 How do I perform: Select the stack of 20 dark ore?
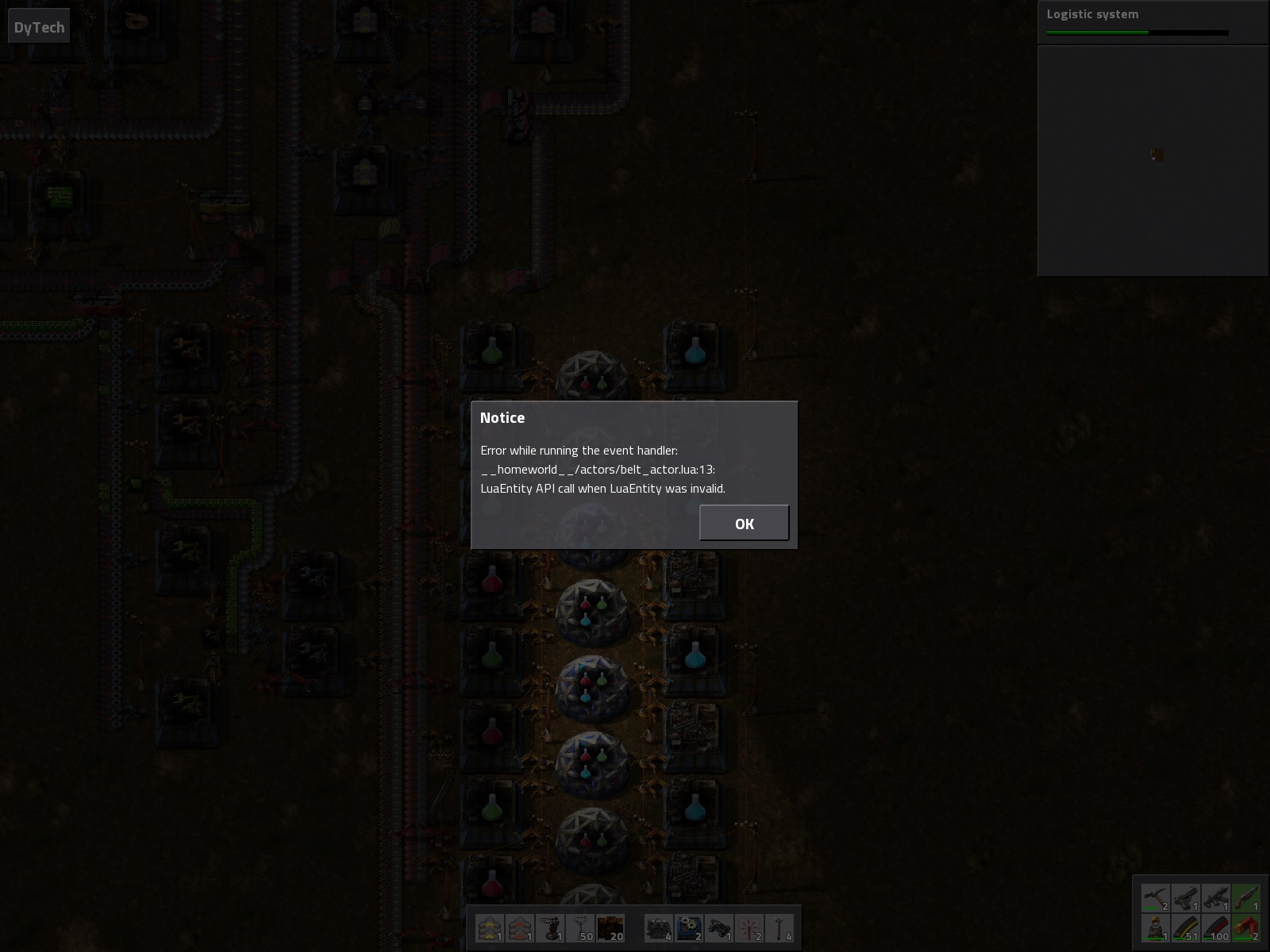[610, 927]
